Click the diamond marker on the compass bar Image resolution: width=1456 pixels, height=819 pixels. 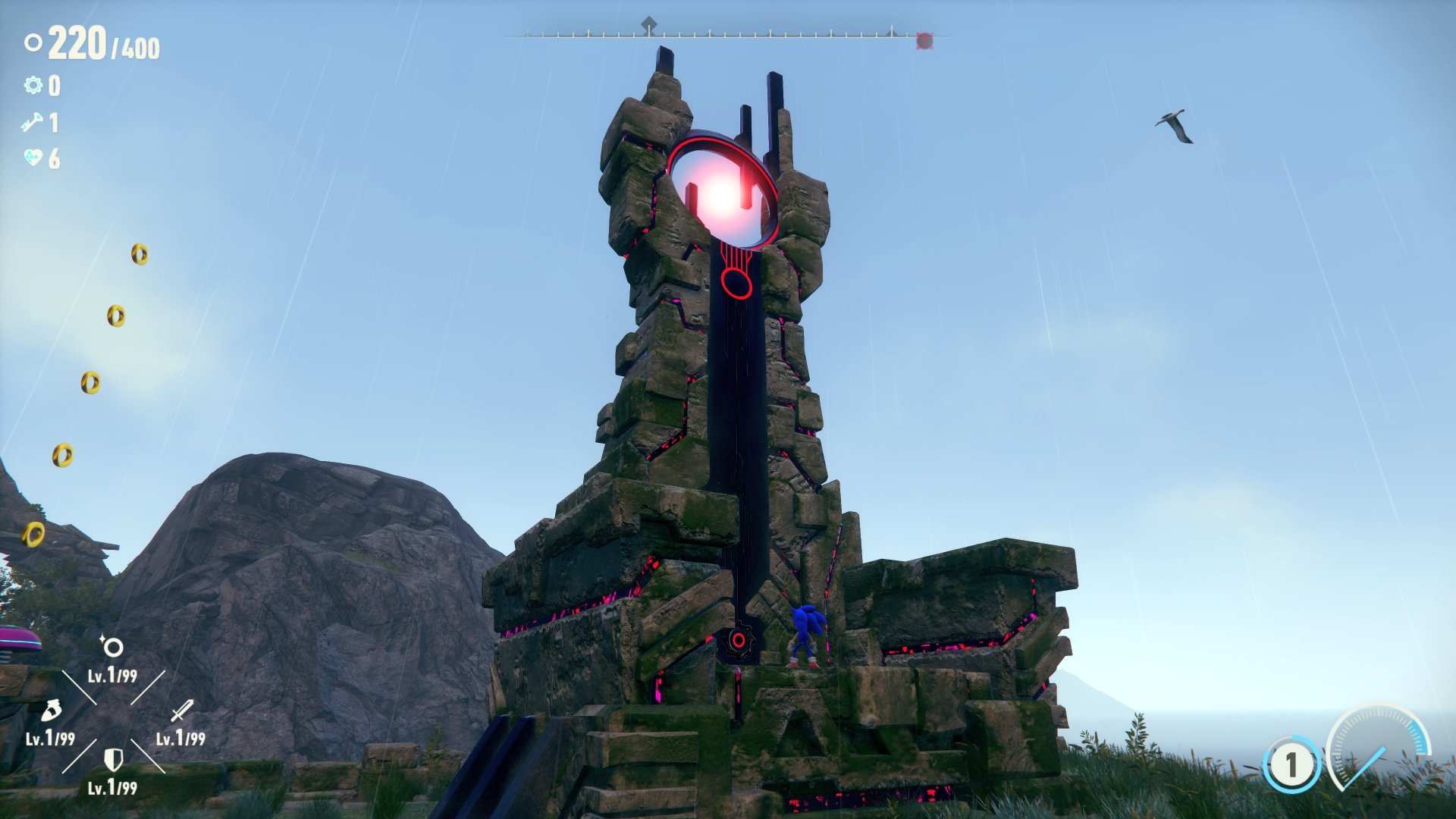[x=648, y=26]
